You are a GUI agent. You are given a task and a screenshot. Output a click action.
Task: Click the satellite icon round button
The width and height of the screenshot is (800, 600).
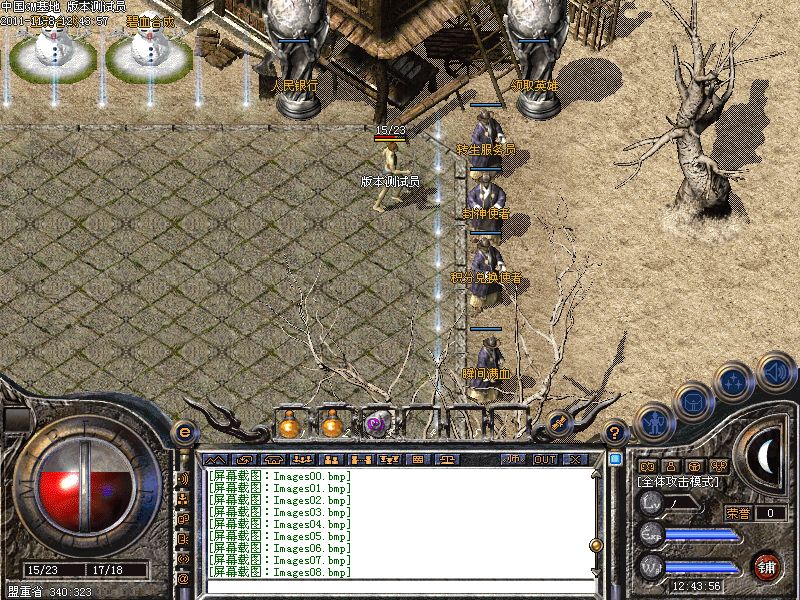[x=560, y=424]
